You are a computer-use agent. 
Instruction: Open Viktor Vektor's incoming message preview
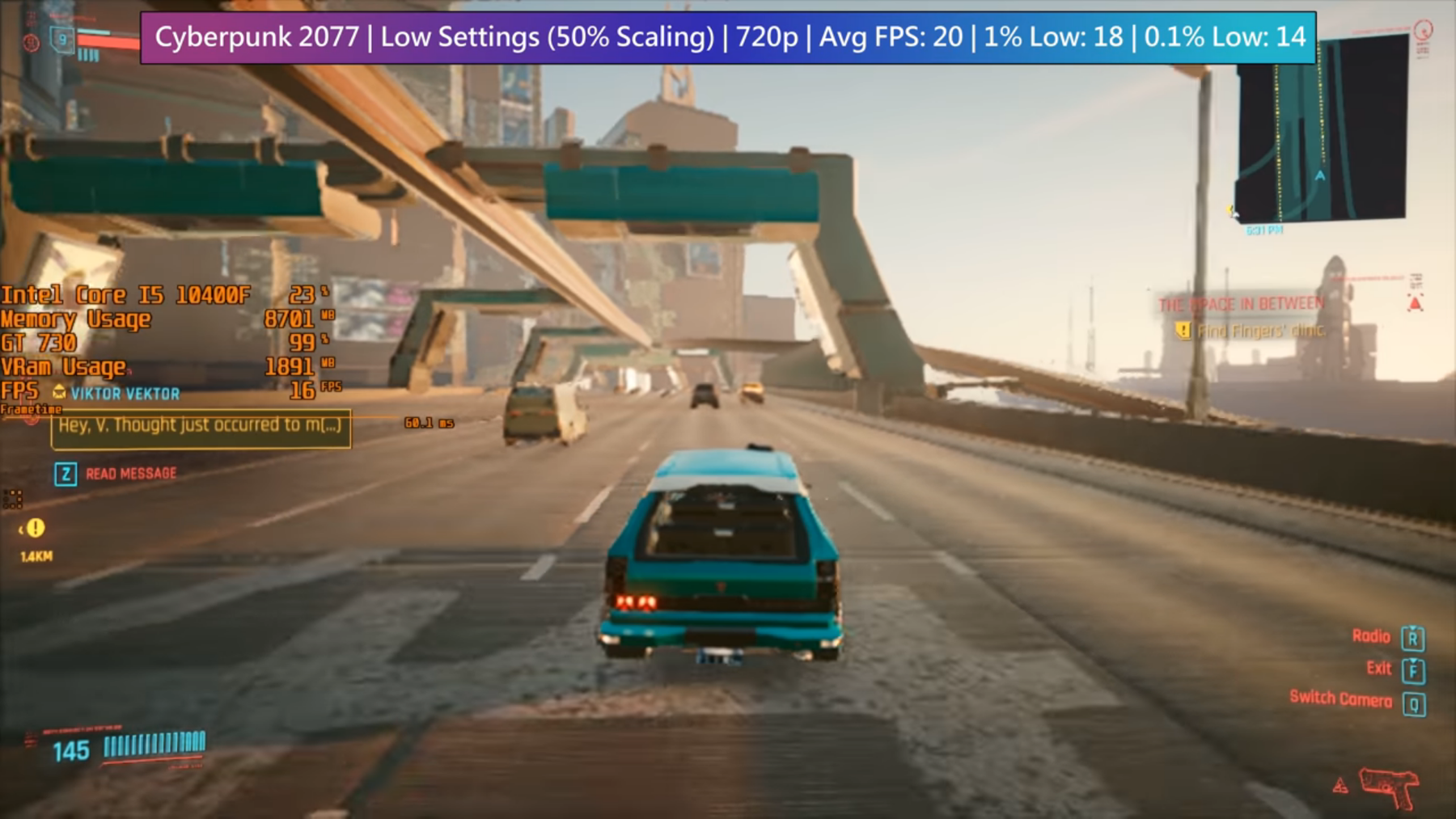(201, 428)
